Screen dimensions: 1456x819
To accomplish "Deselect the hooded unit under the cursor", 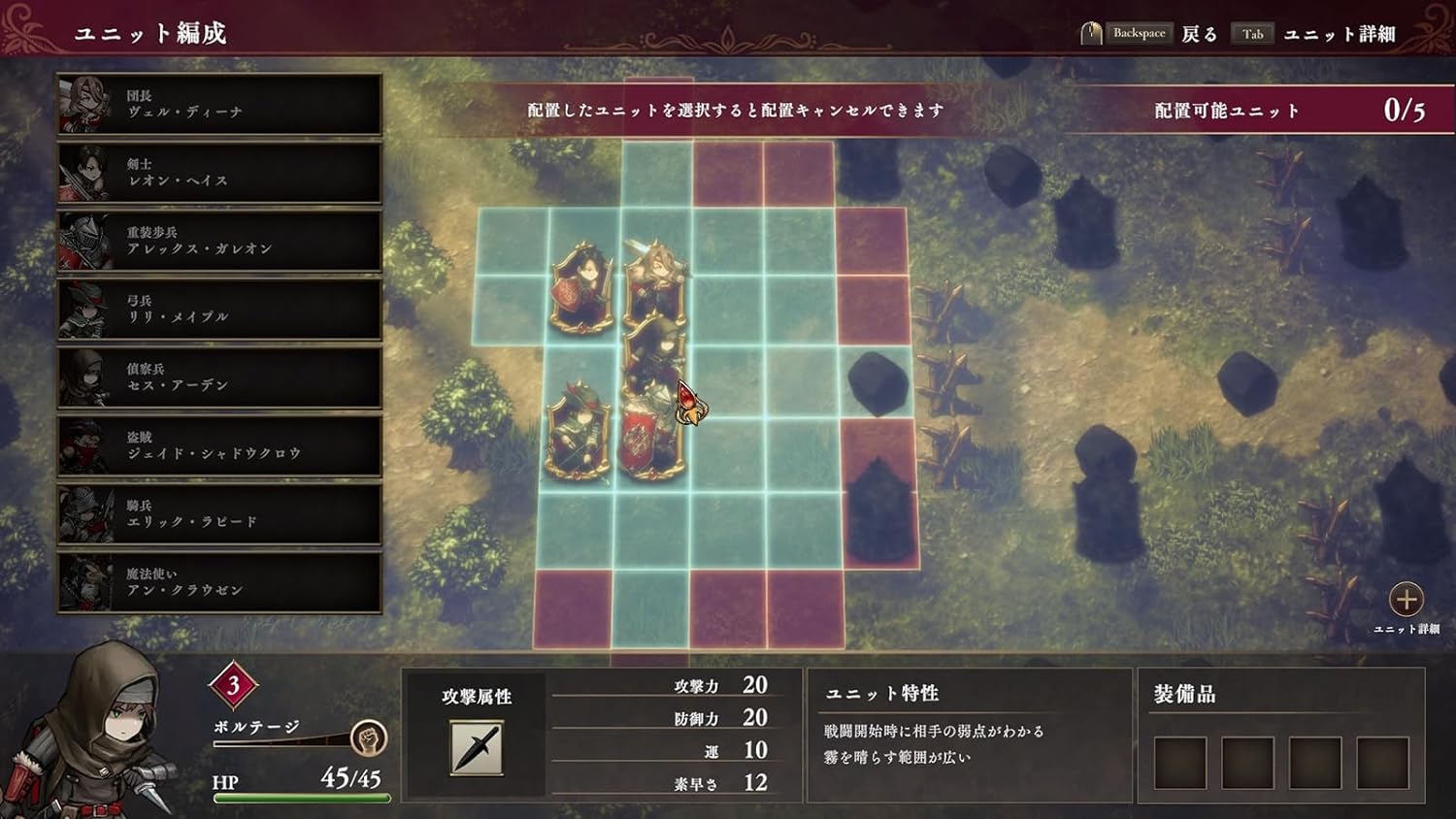I will coord(658,378).
